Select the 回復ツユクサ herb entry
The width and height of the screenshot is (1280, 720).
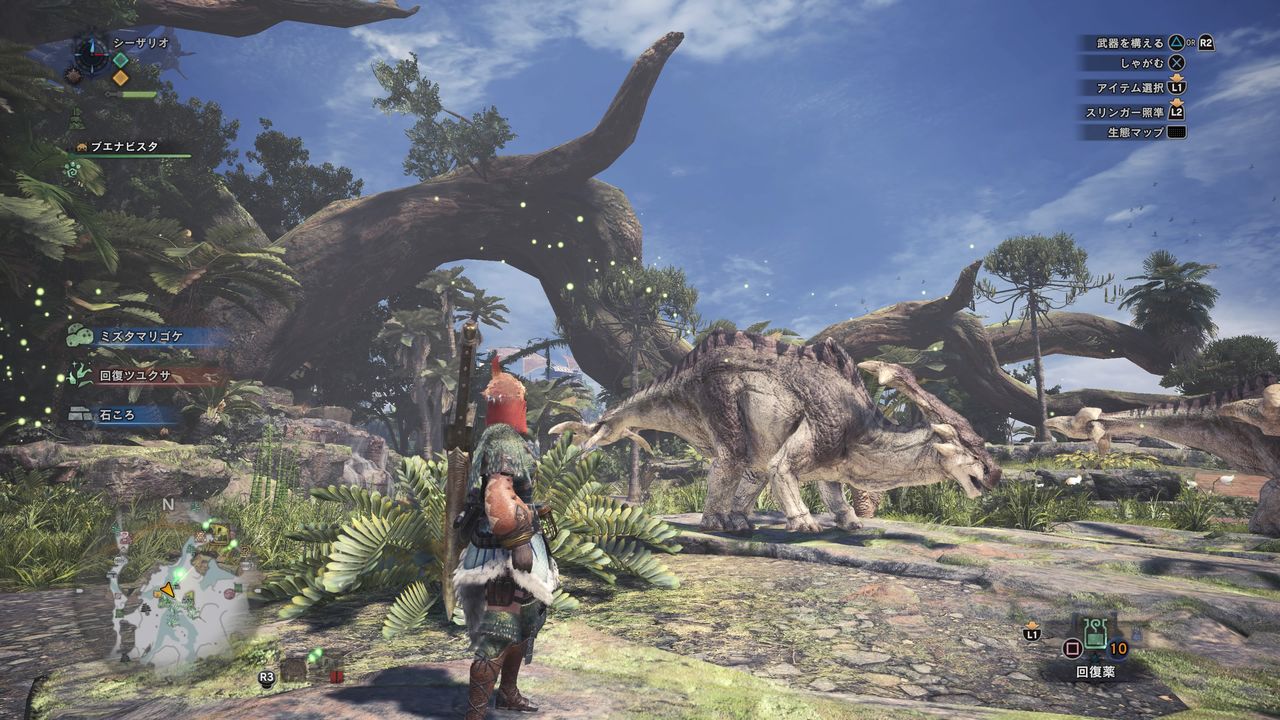[x=135, y=377]
